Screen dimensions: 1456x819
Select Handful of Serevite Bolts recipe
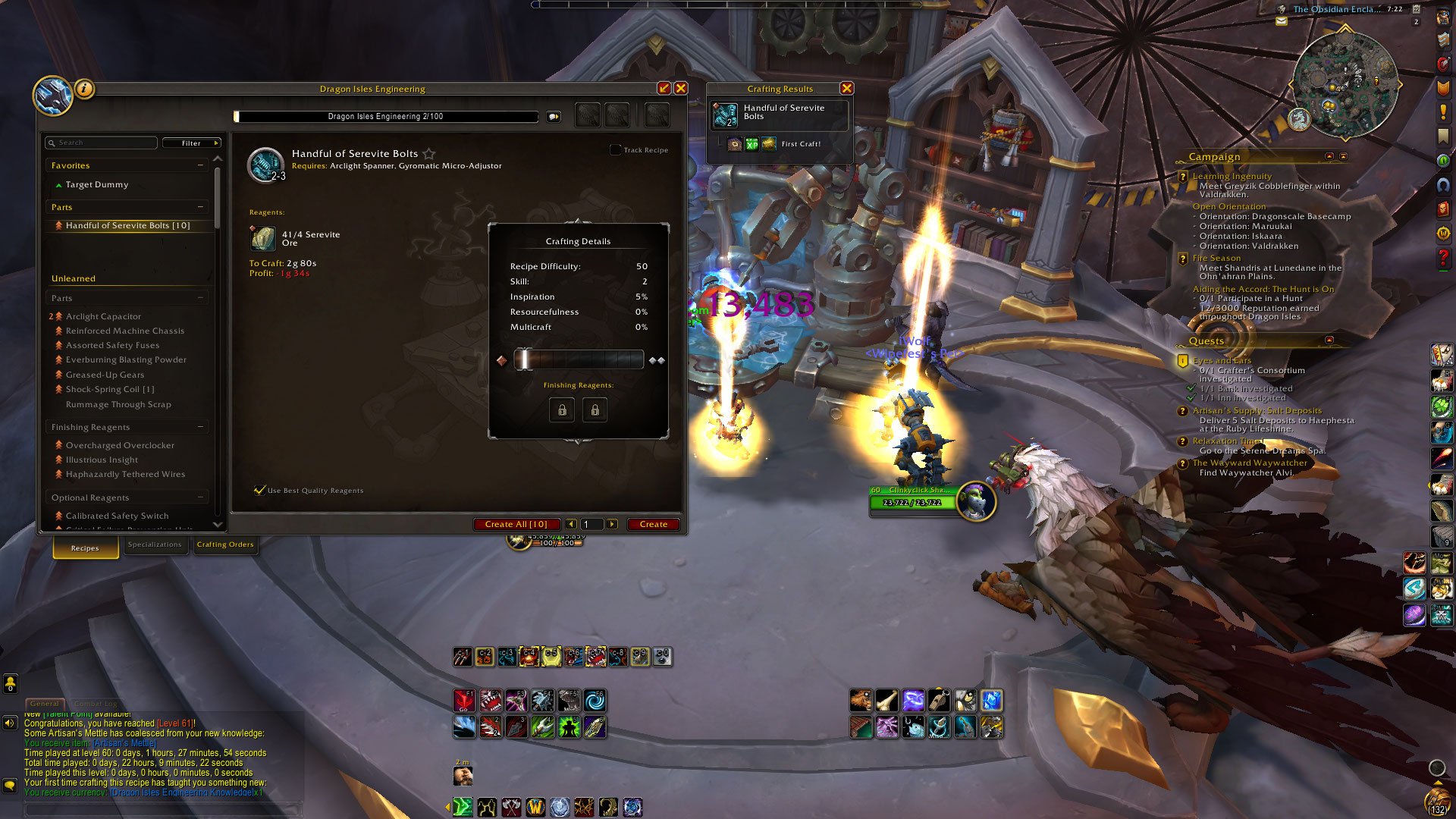pos(127,225)
